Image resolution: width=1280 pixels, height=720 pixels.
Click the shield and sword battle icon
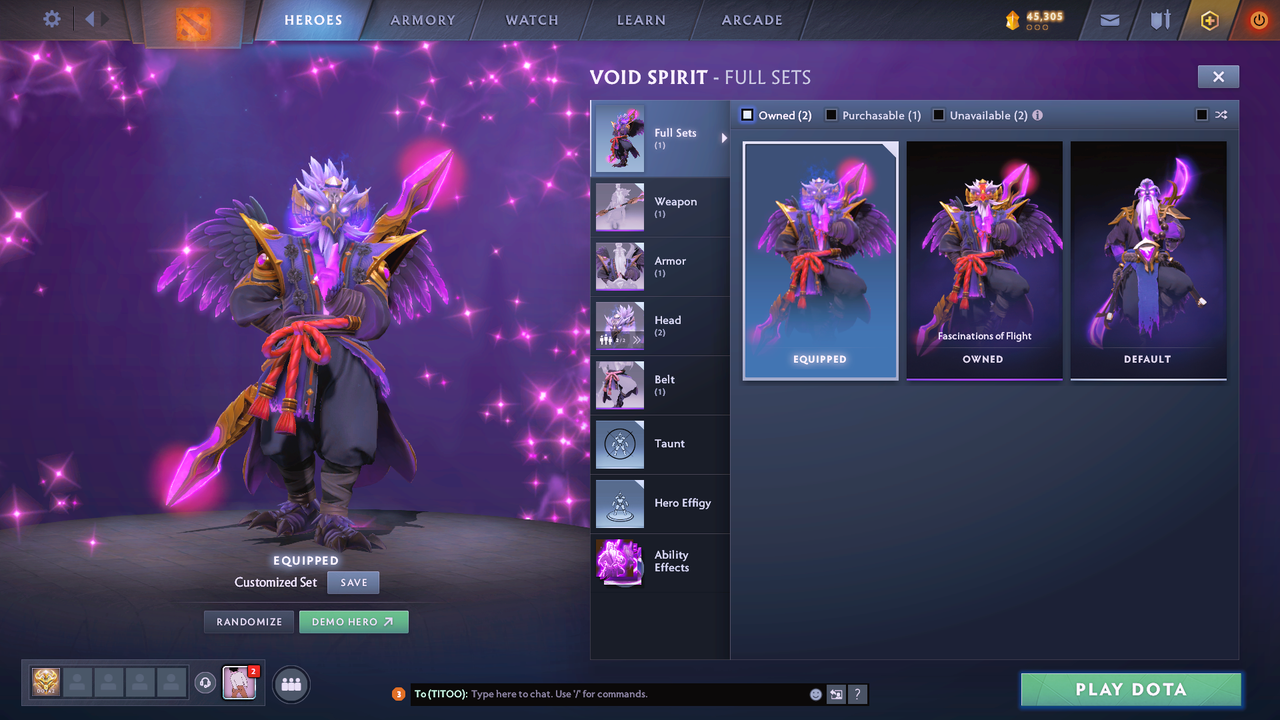pyautogui.click(x=1158, y=20)
